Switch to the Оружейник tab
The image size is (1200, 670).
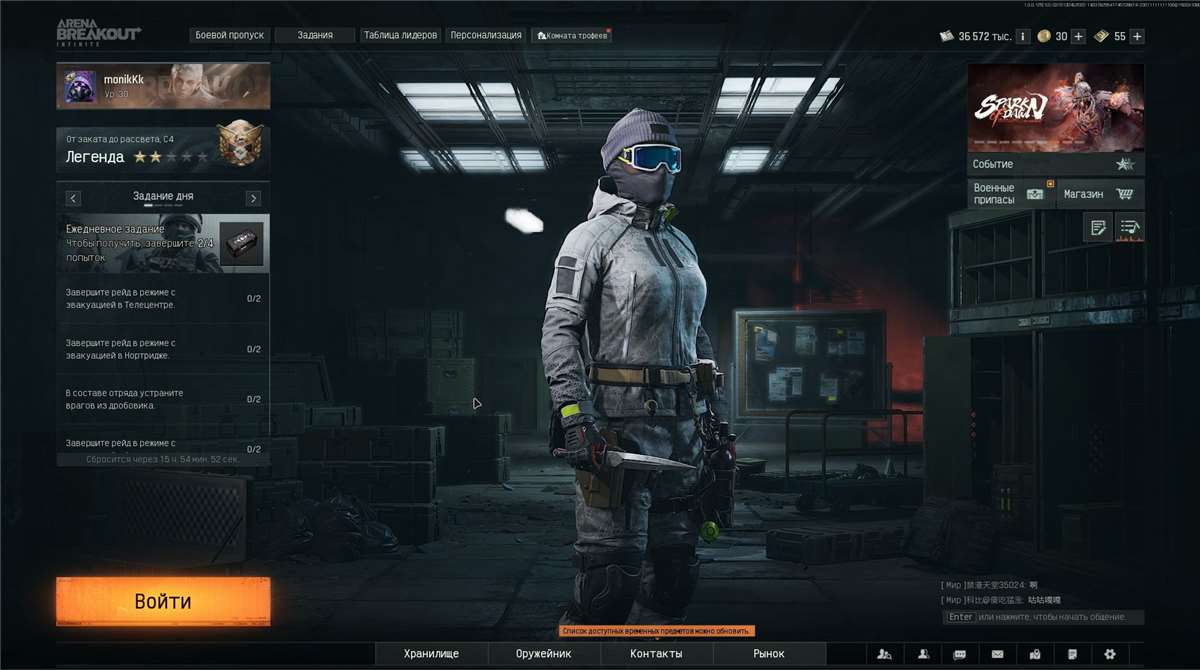(543, 654)
